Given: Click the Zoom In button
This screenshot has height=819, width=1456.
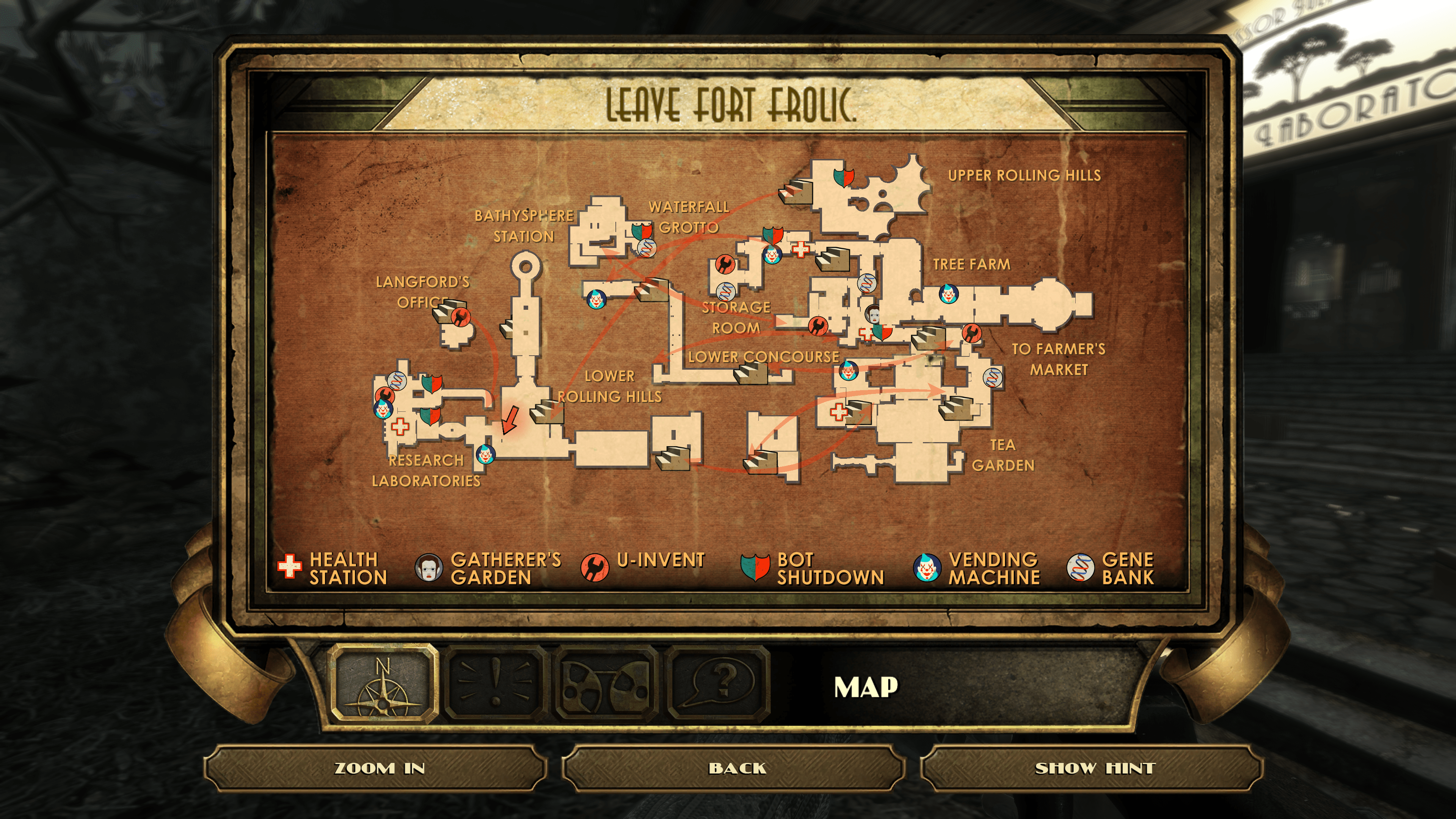Looking at the screenshot, I should click(375, 768).
